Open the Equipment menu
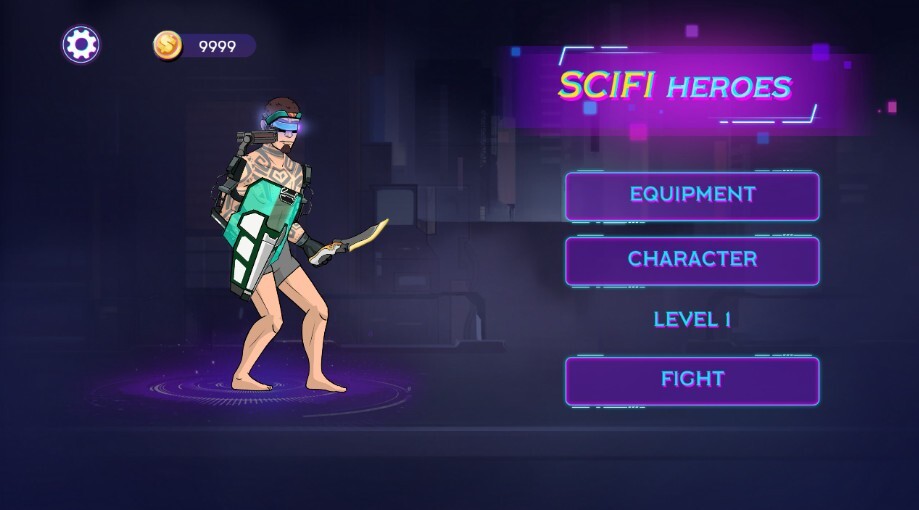Image resolution: width=919 pixels, height=510 pixels. click(x=692, y=195)
